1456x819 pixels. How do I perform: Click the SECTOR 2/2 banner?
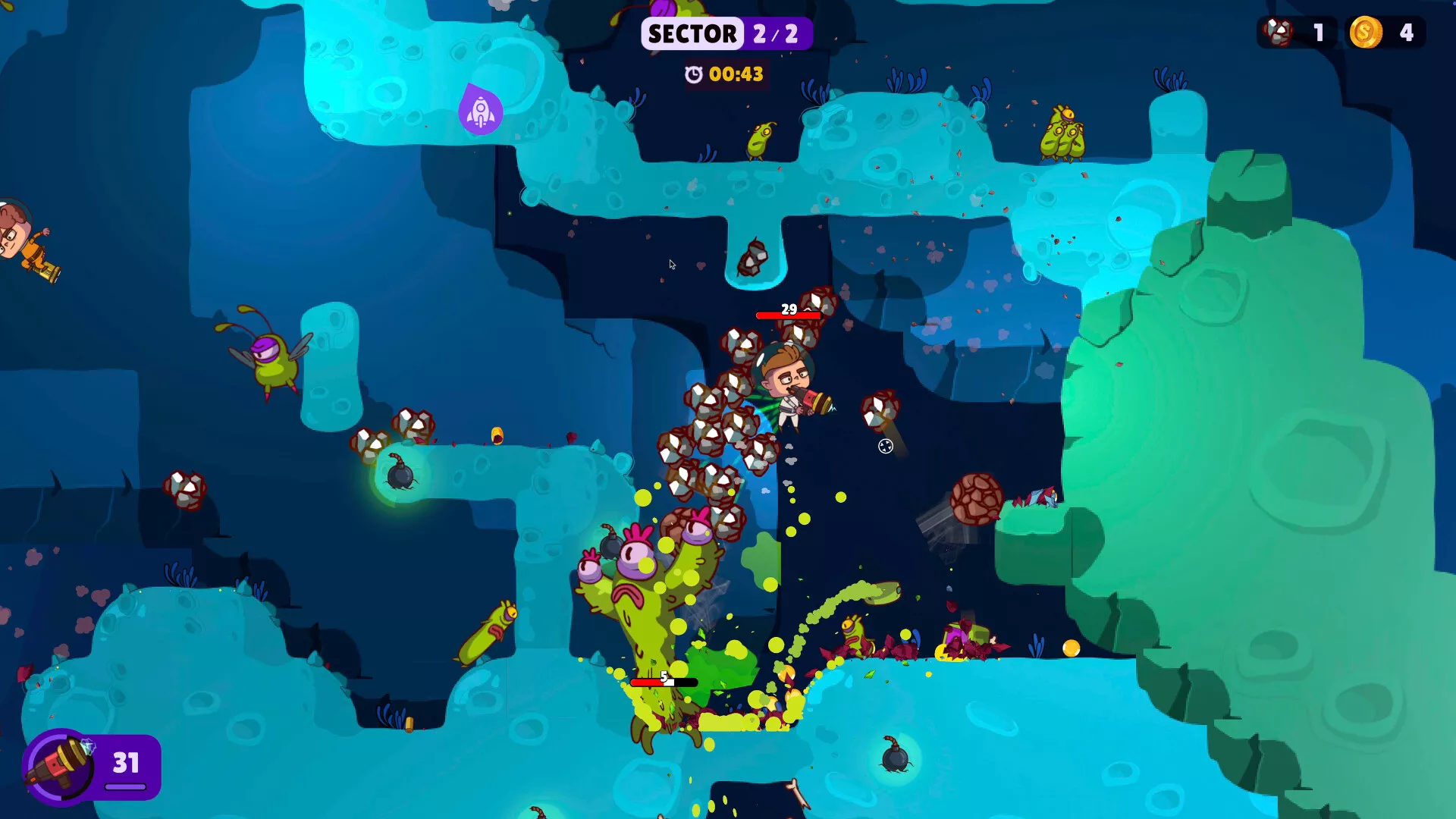coord(726,33)
